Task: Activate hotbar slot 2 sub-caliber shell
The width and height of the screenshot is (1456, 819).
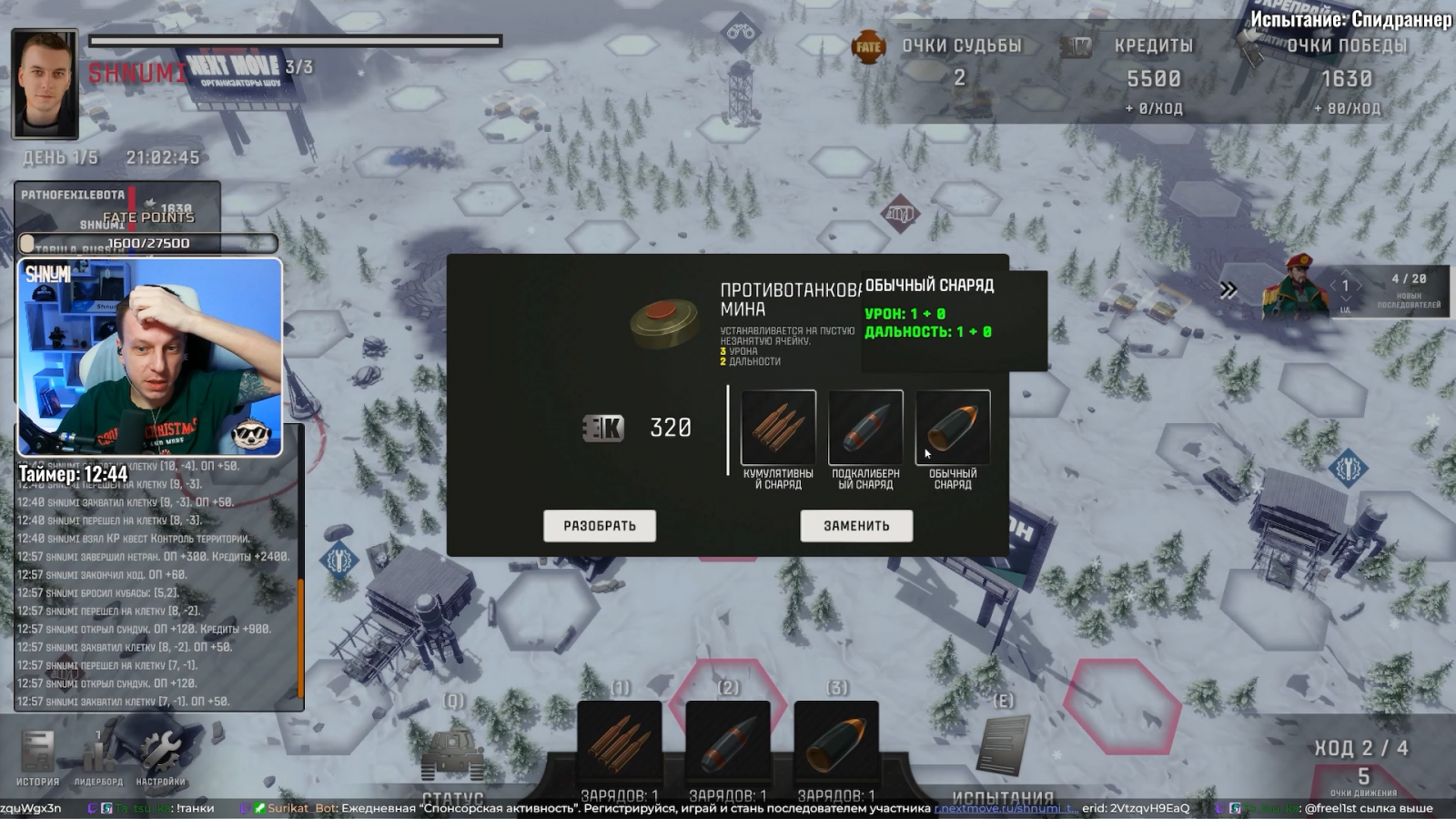Action: (728, 742)
